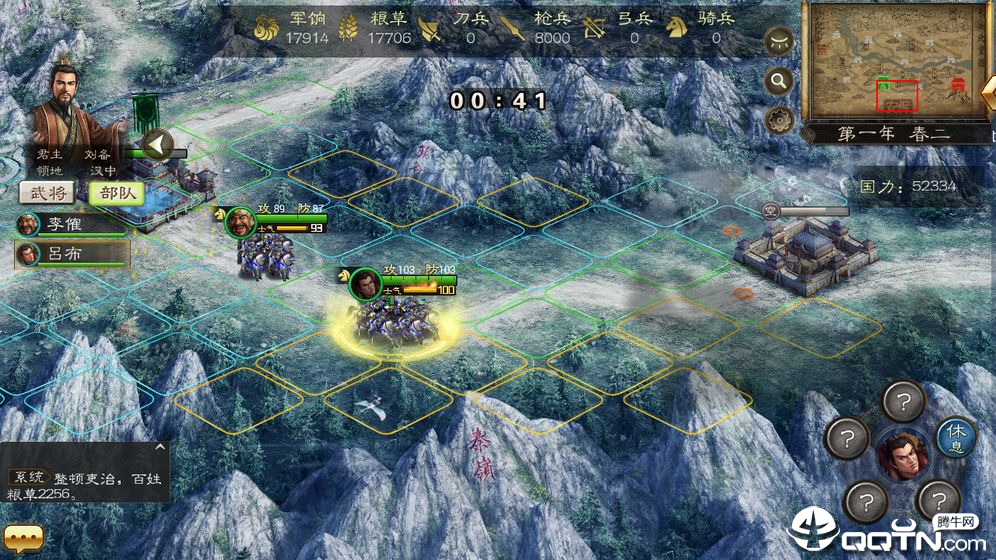Viewport: 996px width, 560px height.
Task: Select 吕布 in the troop list
Action: click(72, 254)
